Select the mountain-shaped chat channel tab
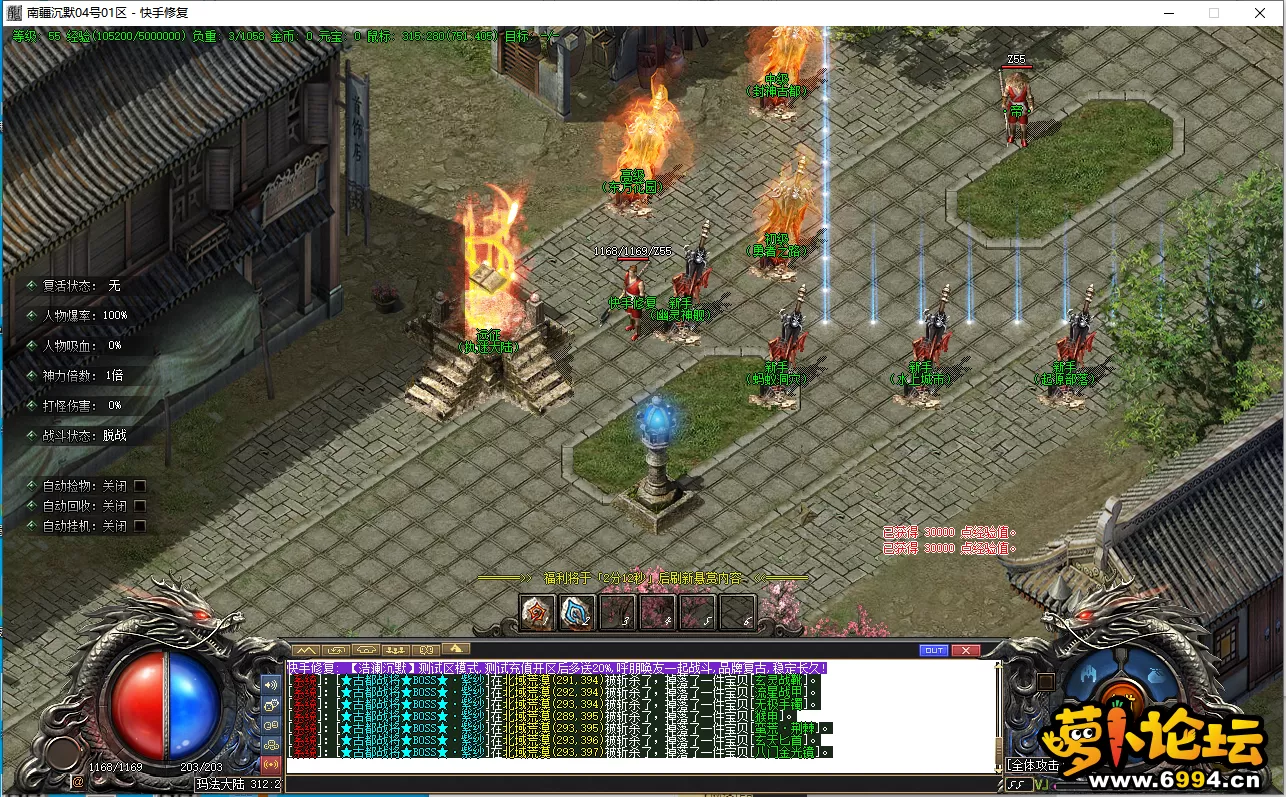 (x=304, y=650)
